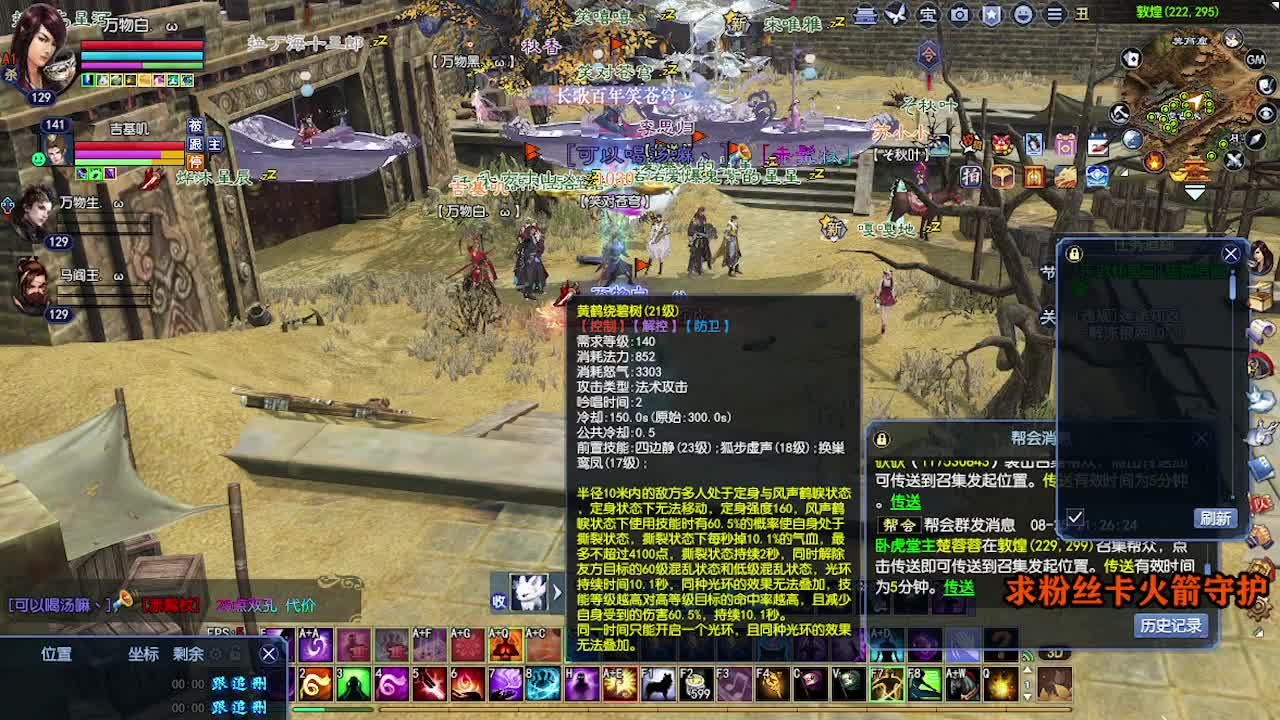
Task: Click the 历史记录 history button
Action: point(1172,624)
